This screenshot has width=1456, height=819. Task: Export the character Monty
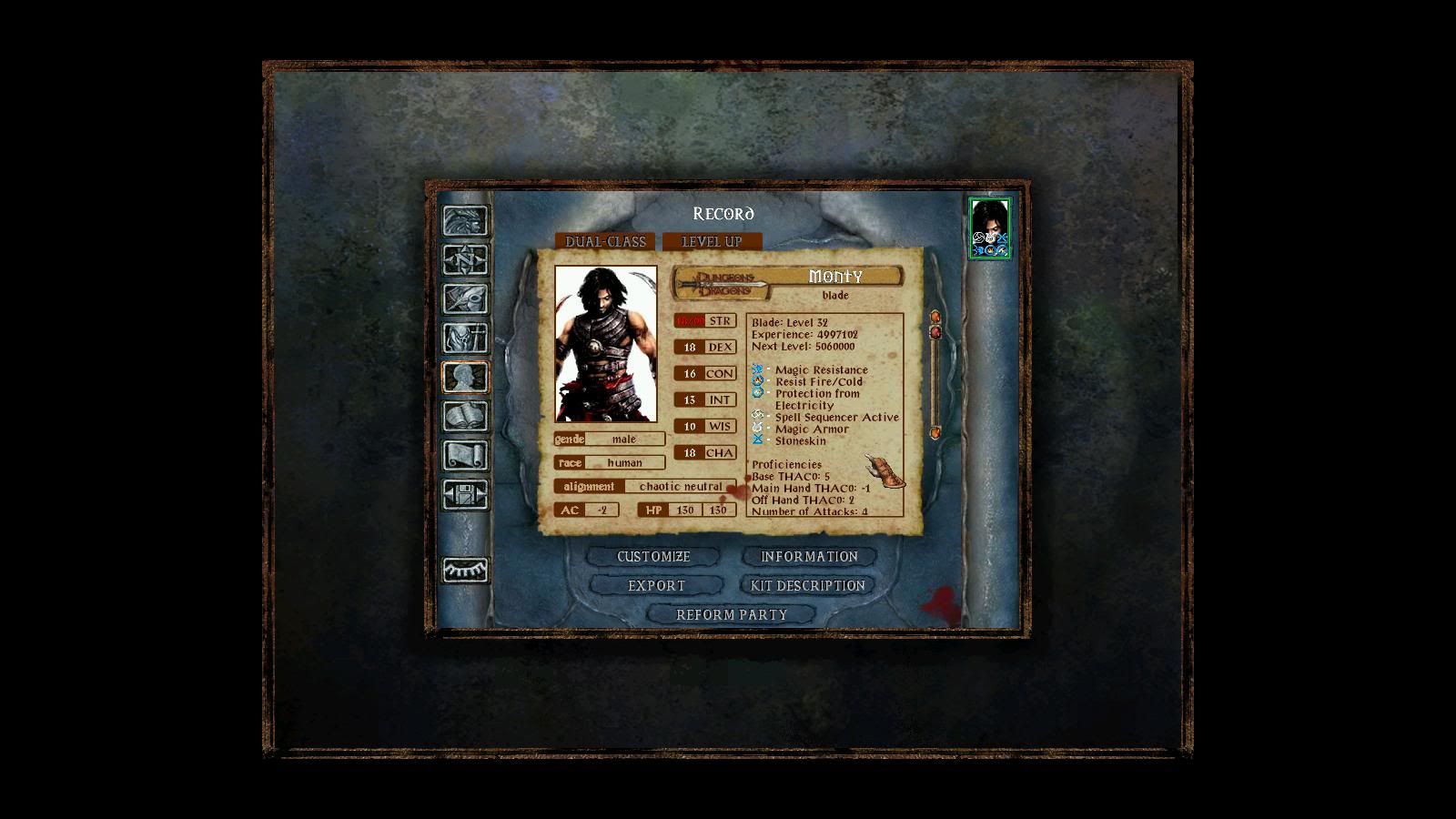(x=656, y=585)
